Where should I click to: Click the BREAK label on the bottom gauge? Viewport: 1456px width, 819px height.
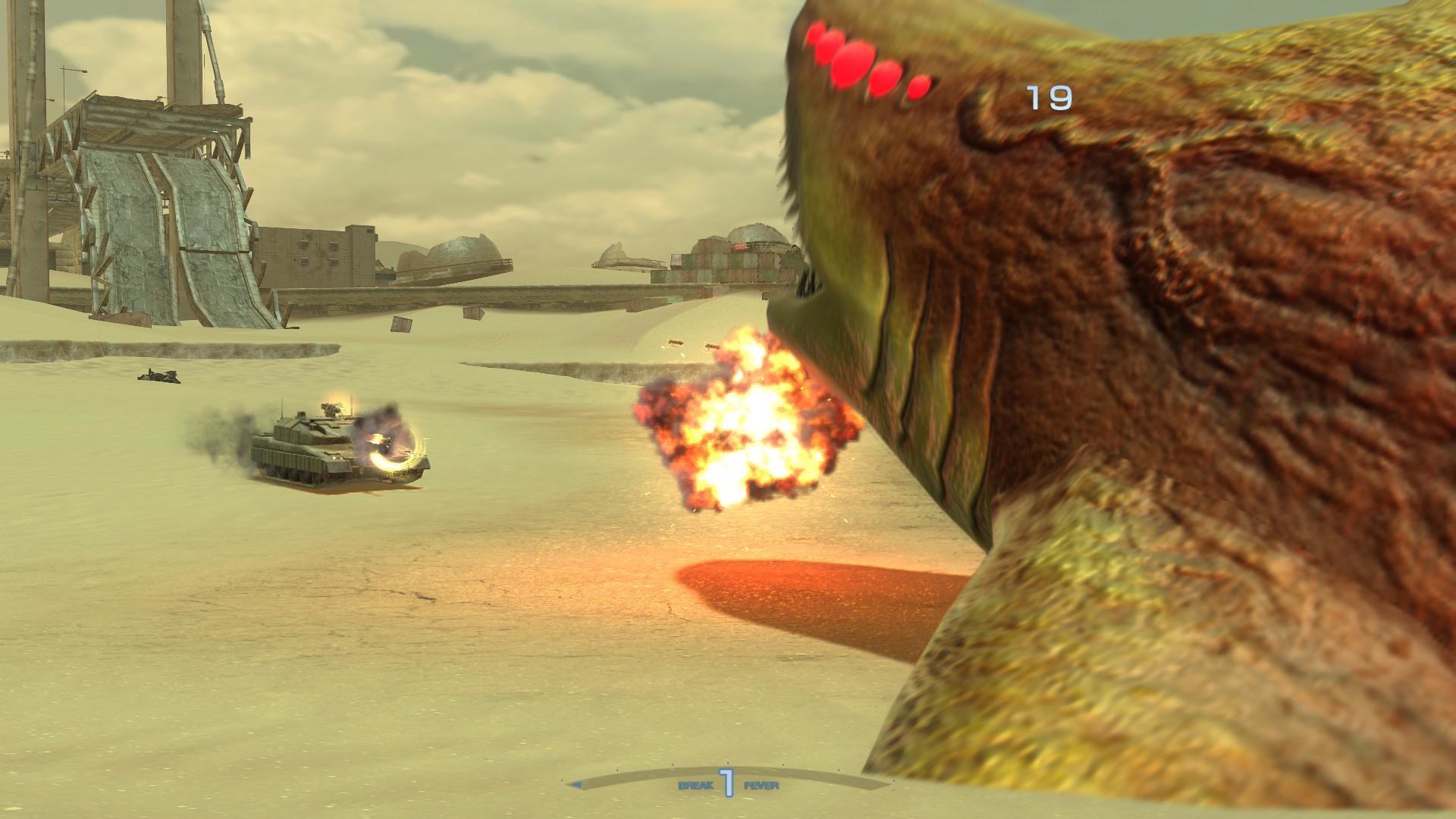(696, 785)
